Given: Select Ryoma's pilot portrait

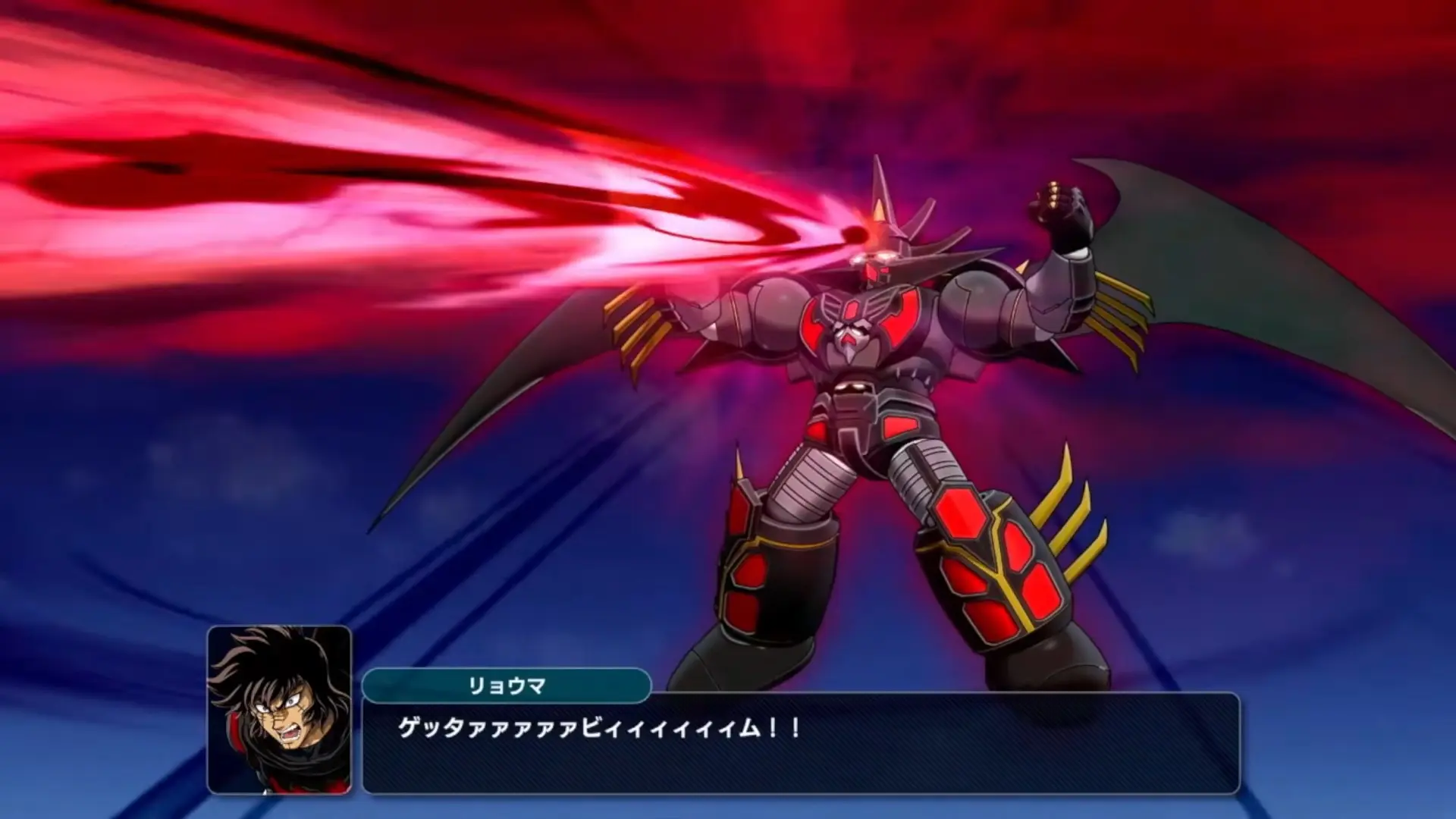Looking at the screenshot, I should (x=279, y=709).
